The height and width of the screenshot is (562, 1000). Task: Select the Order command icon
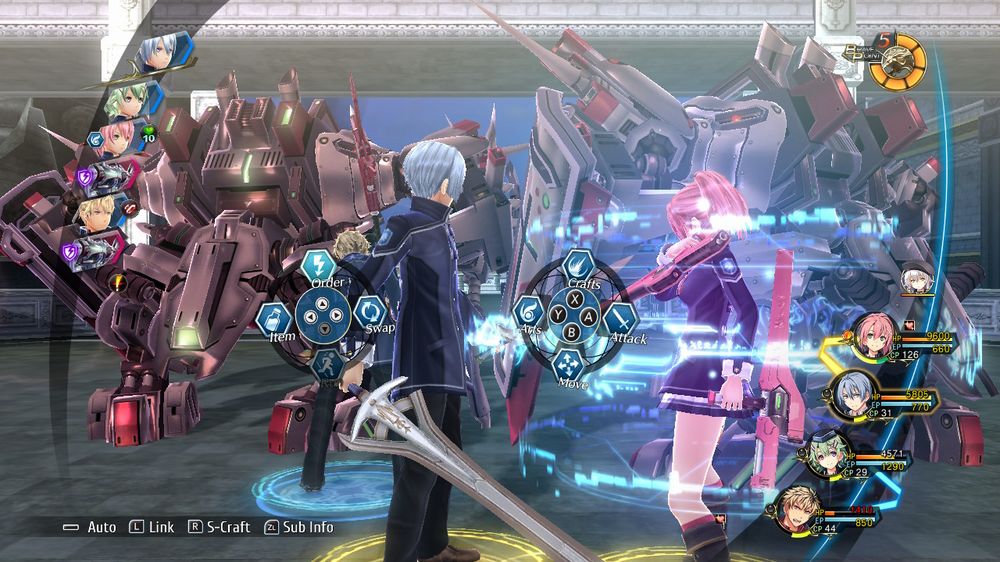tap(318, 266)
